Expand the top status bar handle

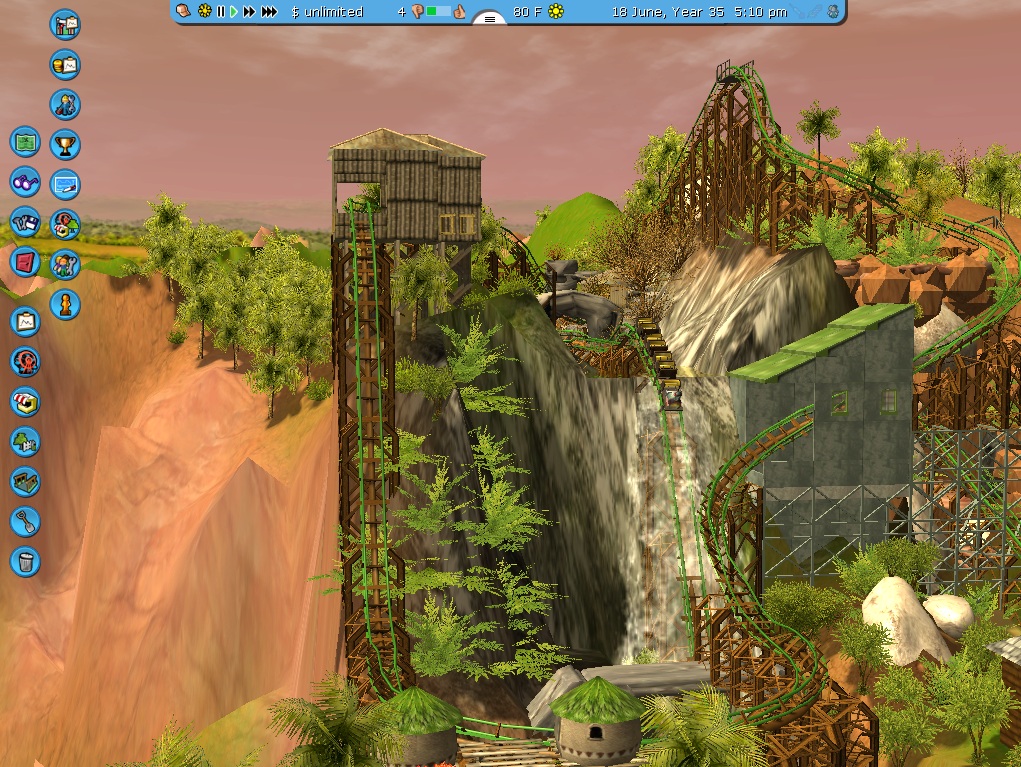490,17
